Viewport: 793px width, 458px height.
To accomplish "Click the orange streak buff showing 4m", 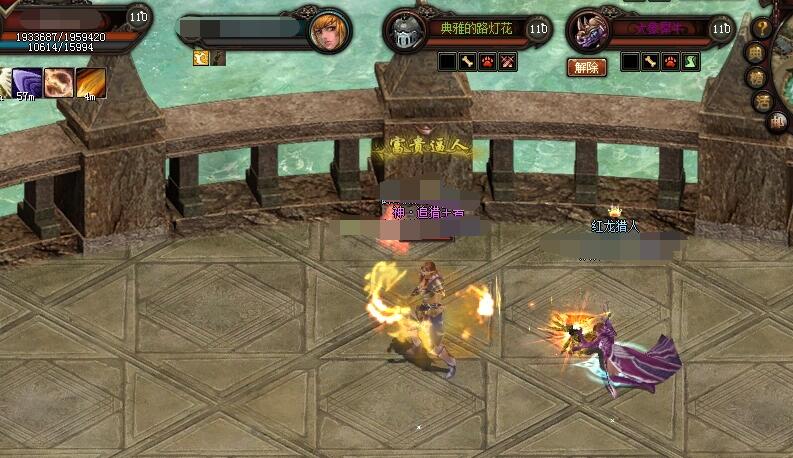I will click(x=91, y=82).
